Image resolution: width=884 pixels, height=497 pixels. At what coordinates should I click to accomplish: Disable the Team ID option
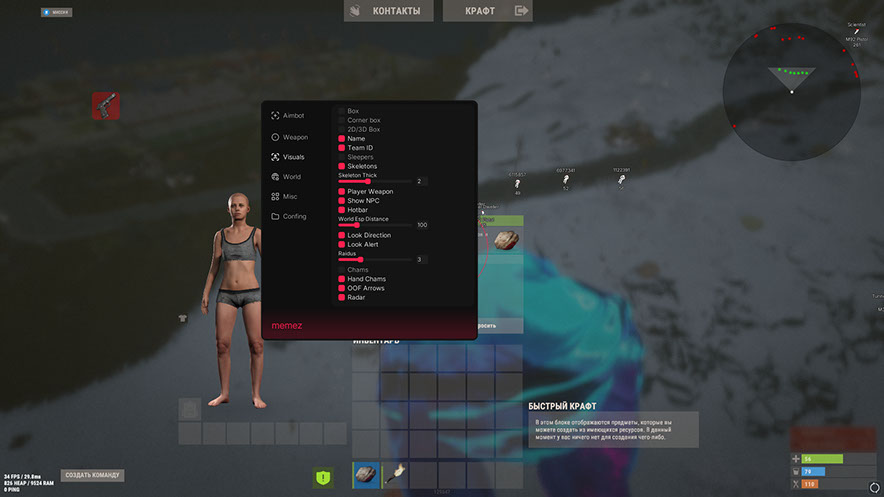click(x=342, y=148)
